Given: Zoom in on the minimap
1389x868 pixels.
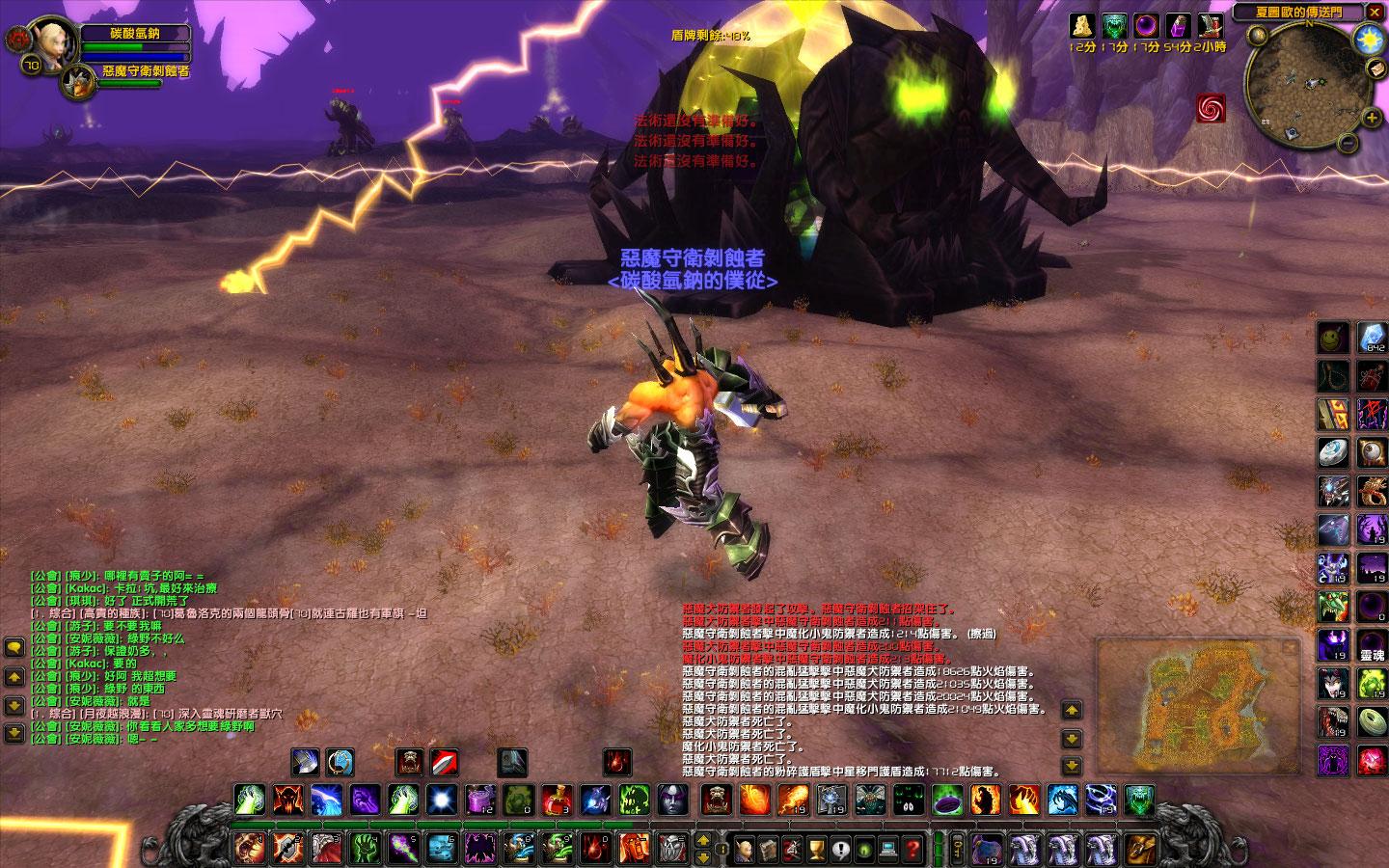Looking at the screenshot, I should 1372,119.
